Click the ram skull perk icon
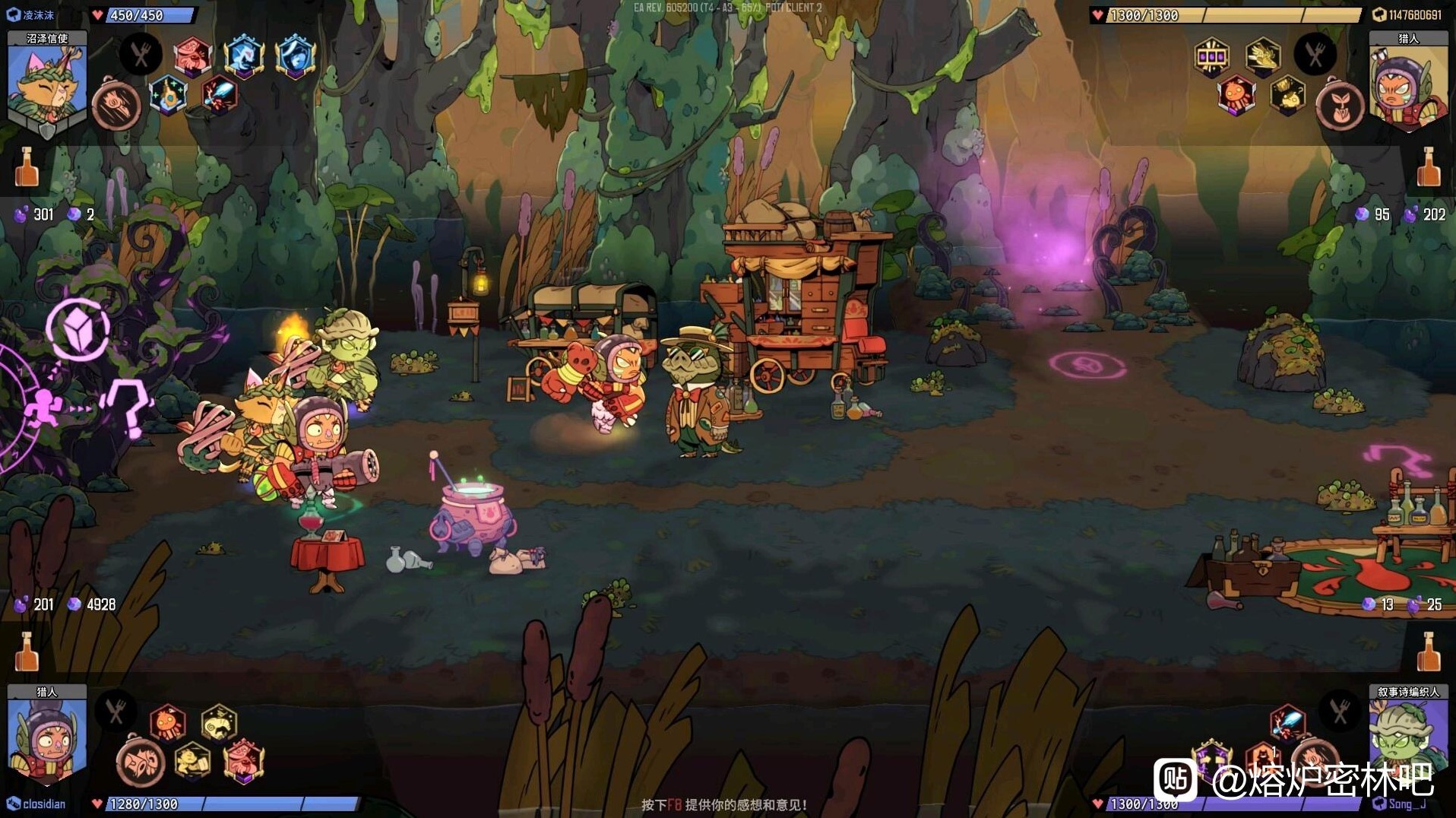 tap(219, 723)
